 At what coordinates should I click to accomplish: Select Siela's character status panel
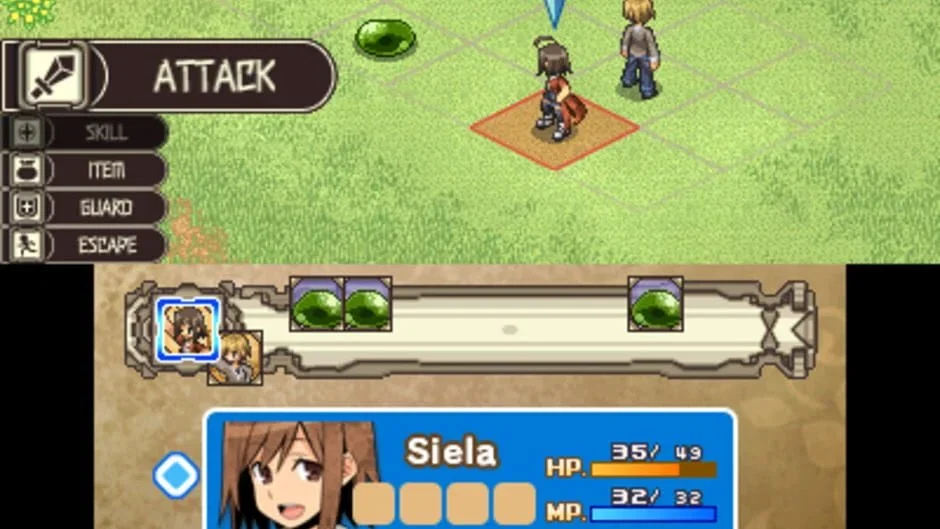coord(470,470)
